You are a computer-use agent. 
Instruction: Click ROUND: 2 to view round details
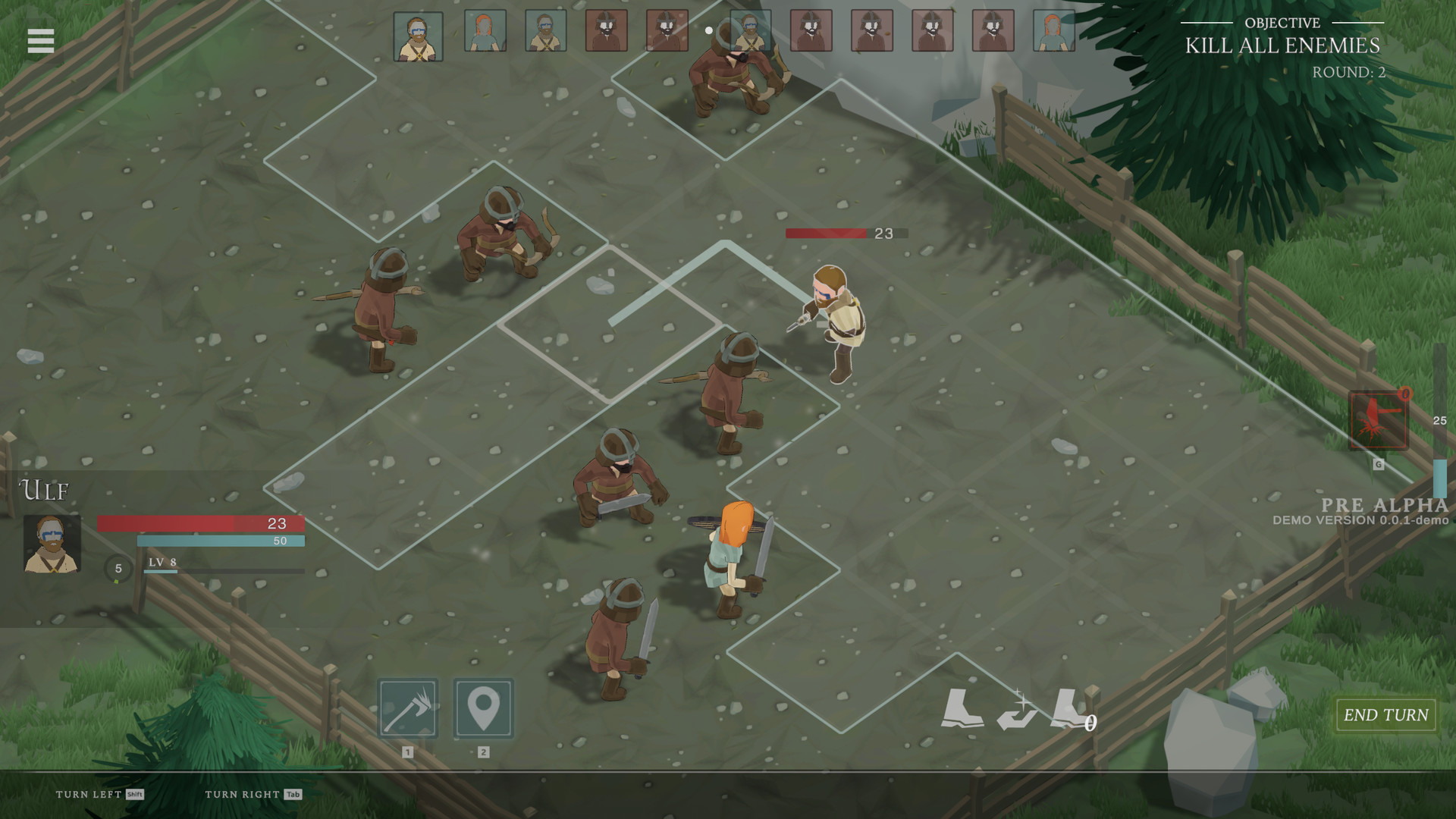coord(1349,73)
